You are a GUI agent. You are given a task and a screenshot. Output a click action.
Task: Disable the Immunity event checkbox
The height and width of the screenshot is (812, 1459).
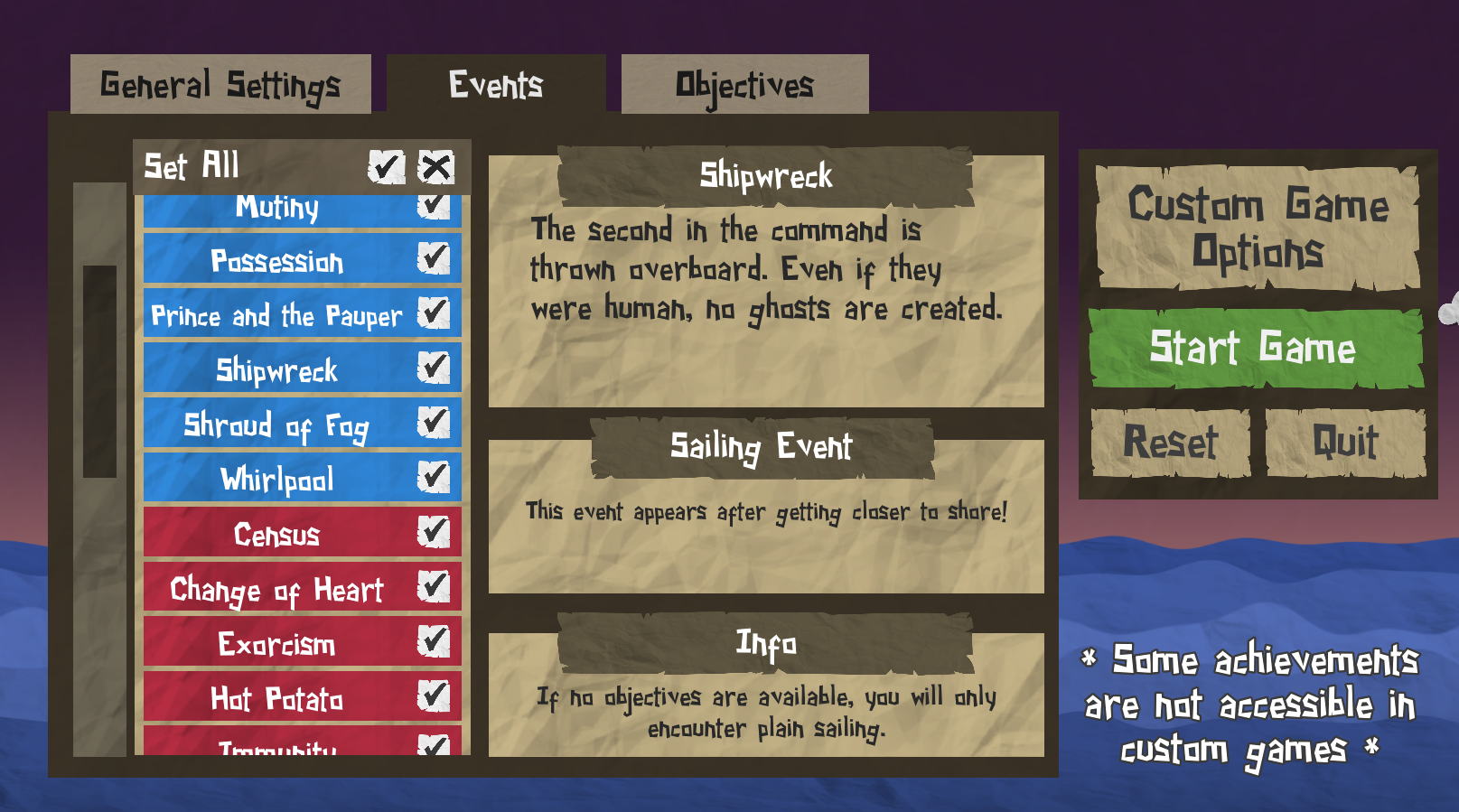(436, 747)
